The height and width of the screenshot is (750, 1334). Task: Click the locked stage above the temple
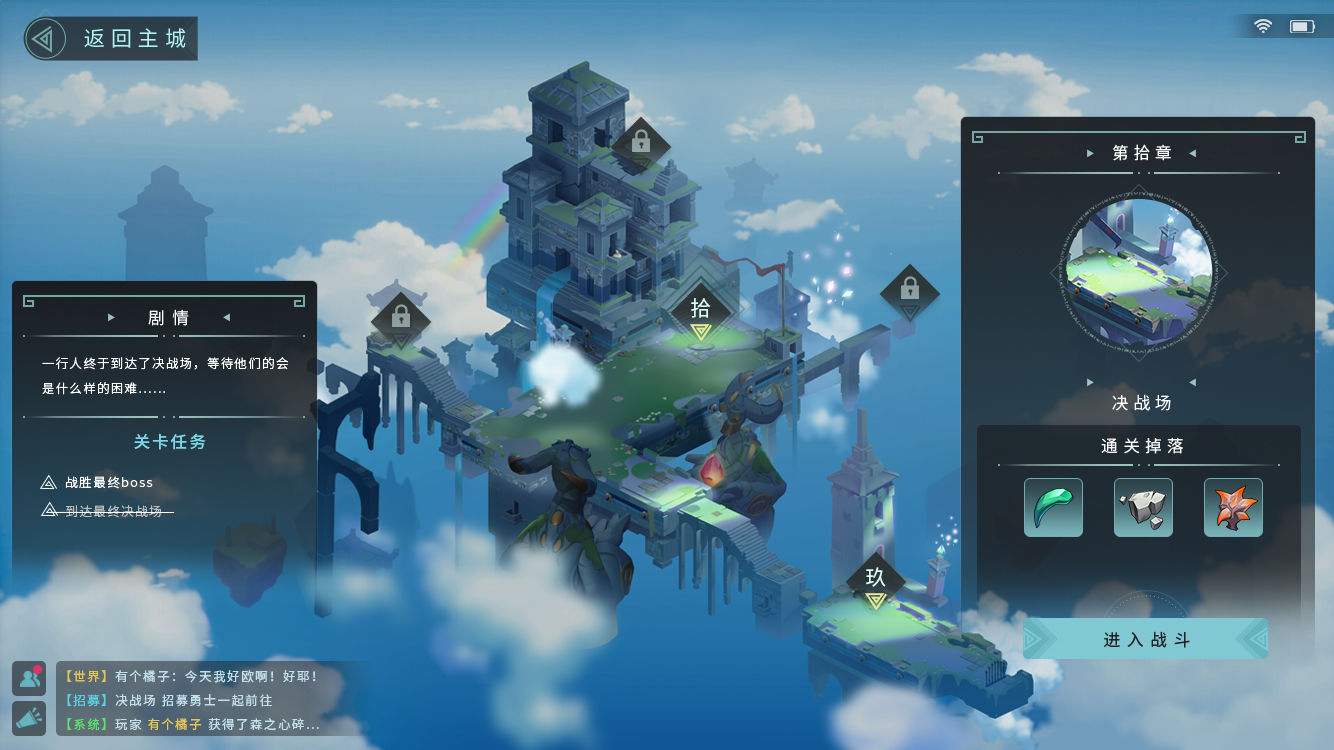[x=641, y=144]
